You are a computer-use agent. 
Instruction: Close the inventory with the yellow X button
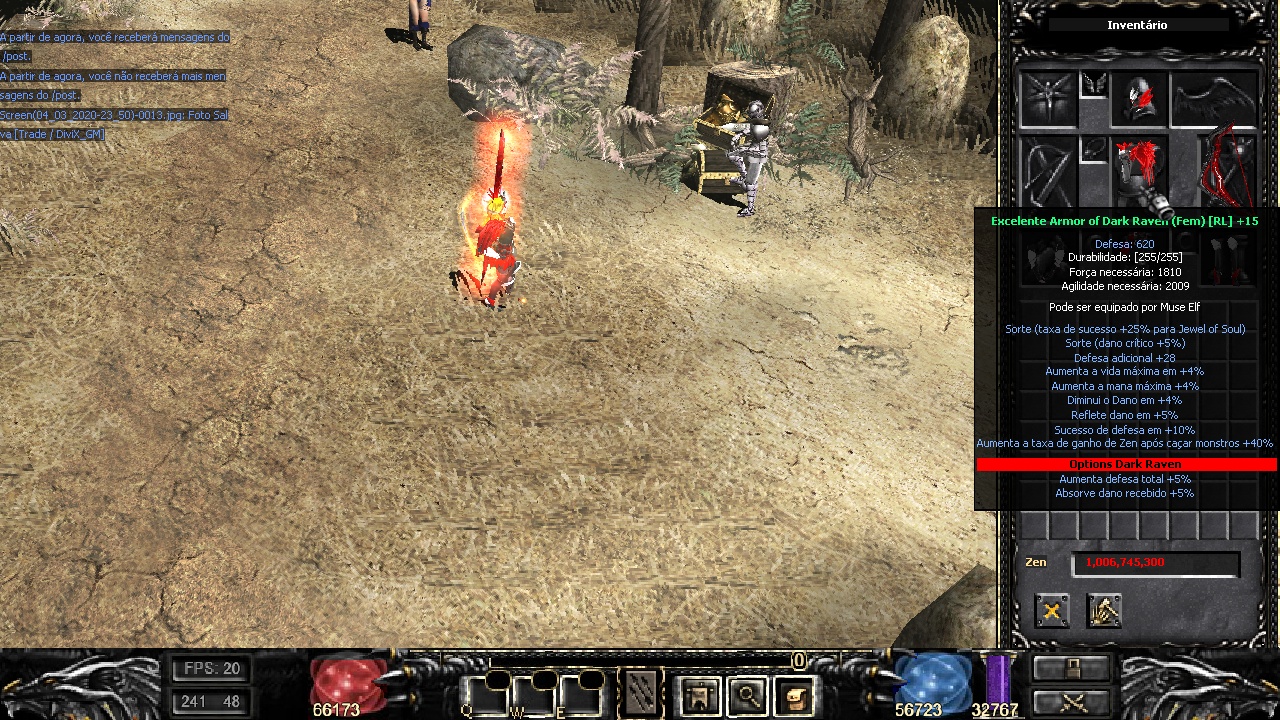tap(1051, 610)
